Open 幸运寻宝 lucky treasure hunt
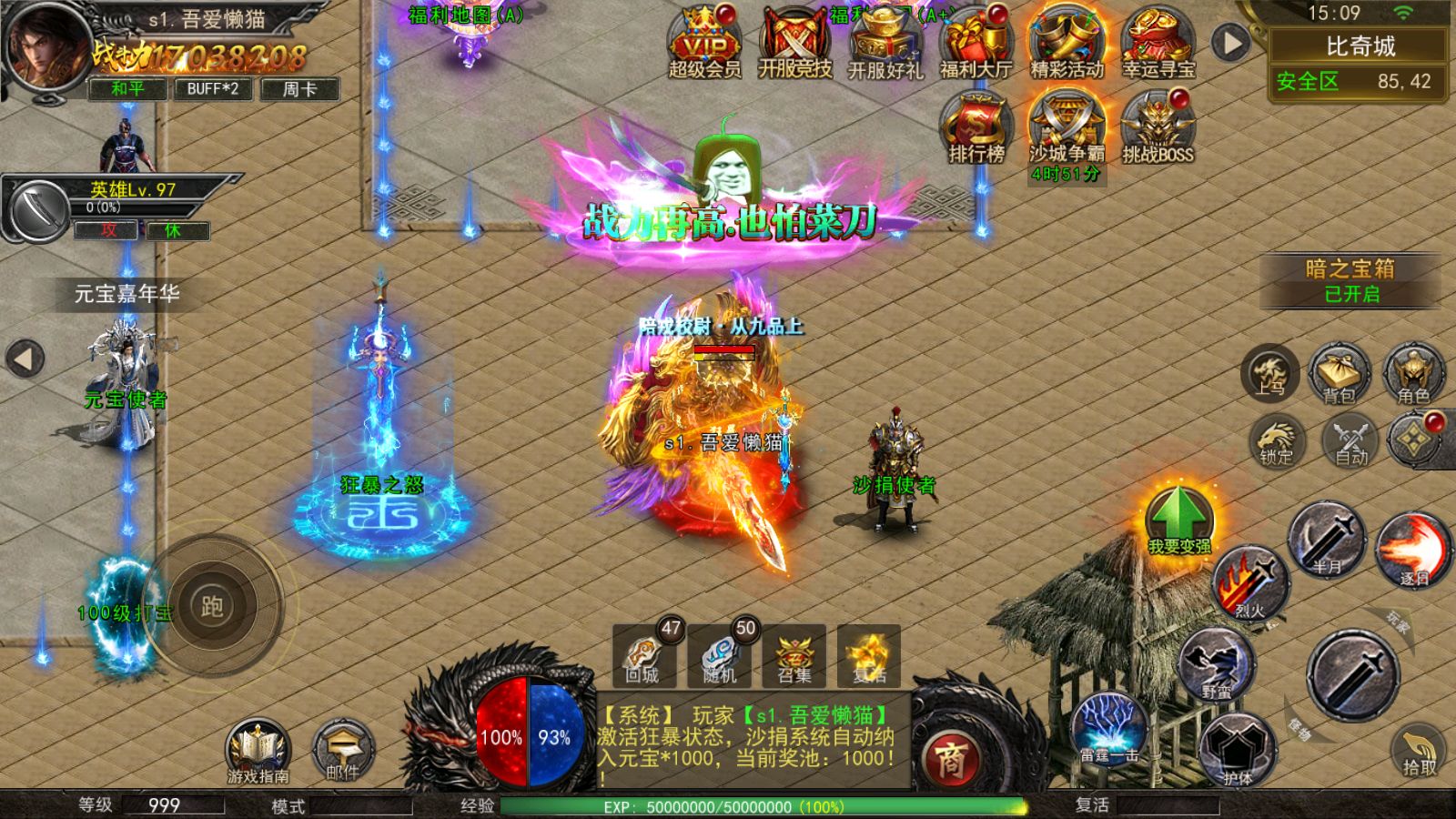The width and height of the screenshot is (1456, 819). pos(1158,44)
